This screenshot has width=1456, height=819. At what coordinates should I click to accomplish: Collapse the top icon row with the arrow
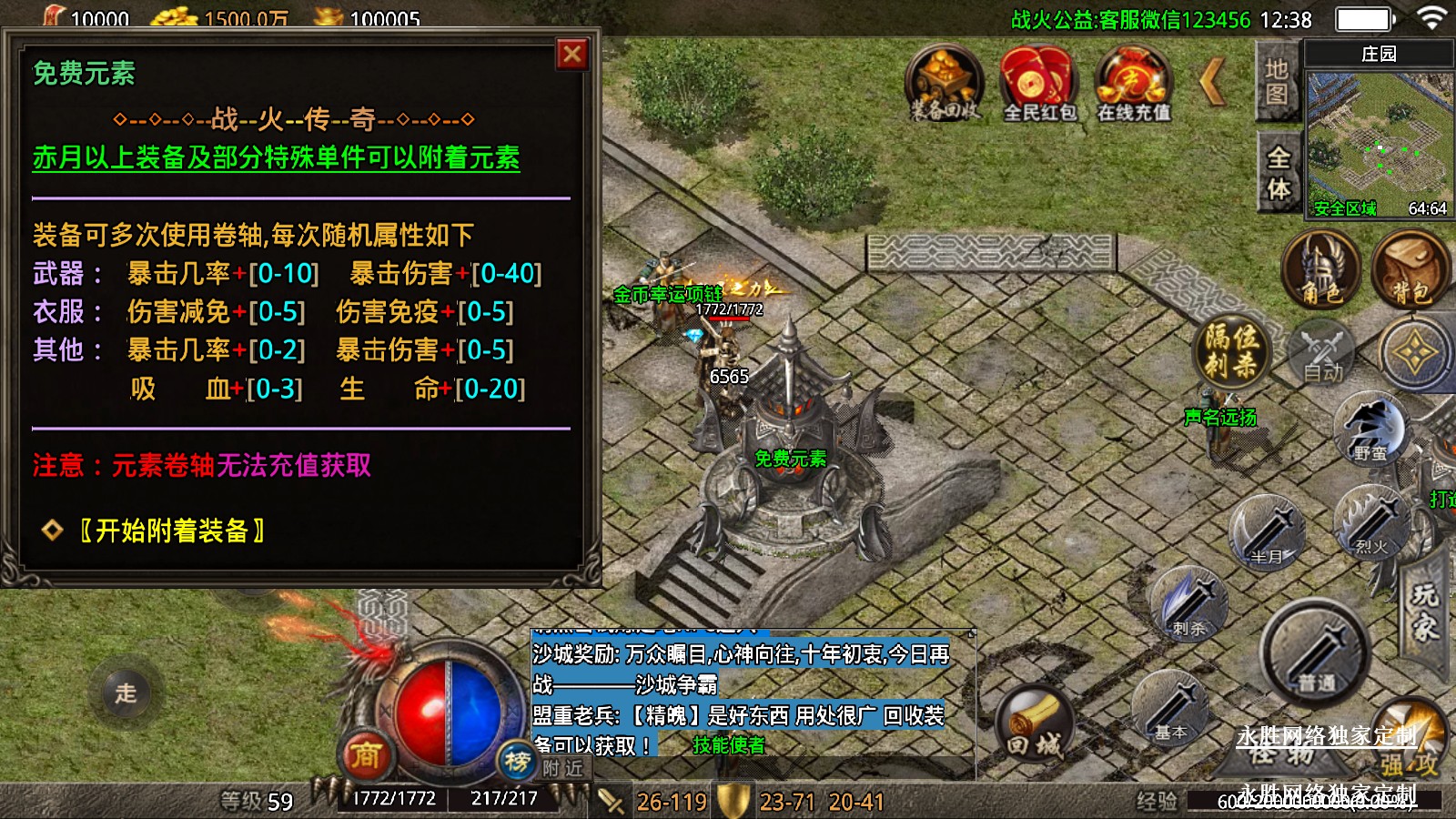(x=1212, y=82)
